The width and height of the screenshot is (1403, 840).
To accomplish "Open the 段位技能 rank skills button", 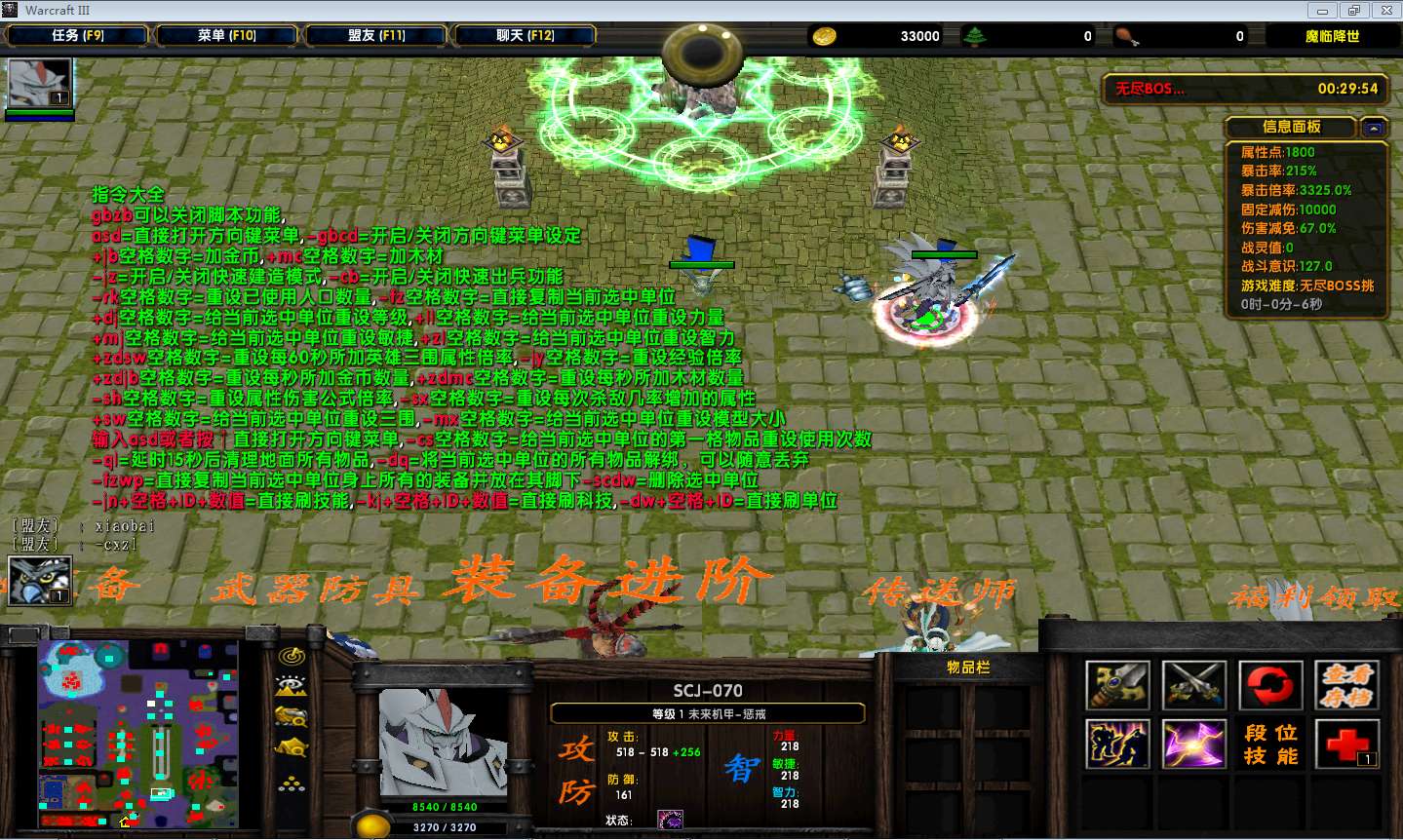I will point(1270,745).
